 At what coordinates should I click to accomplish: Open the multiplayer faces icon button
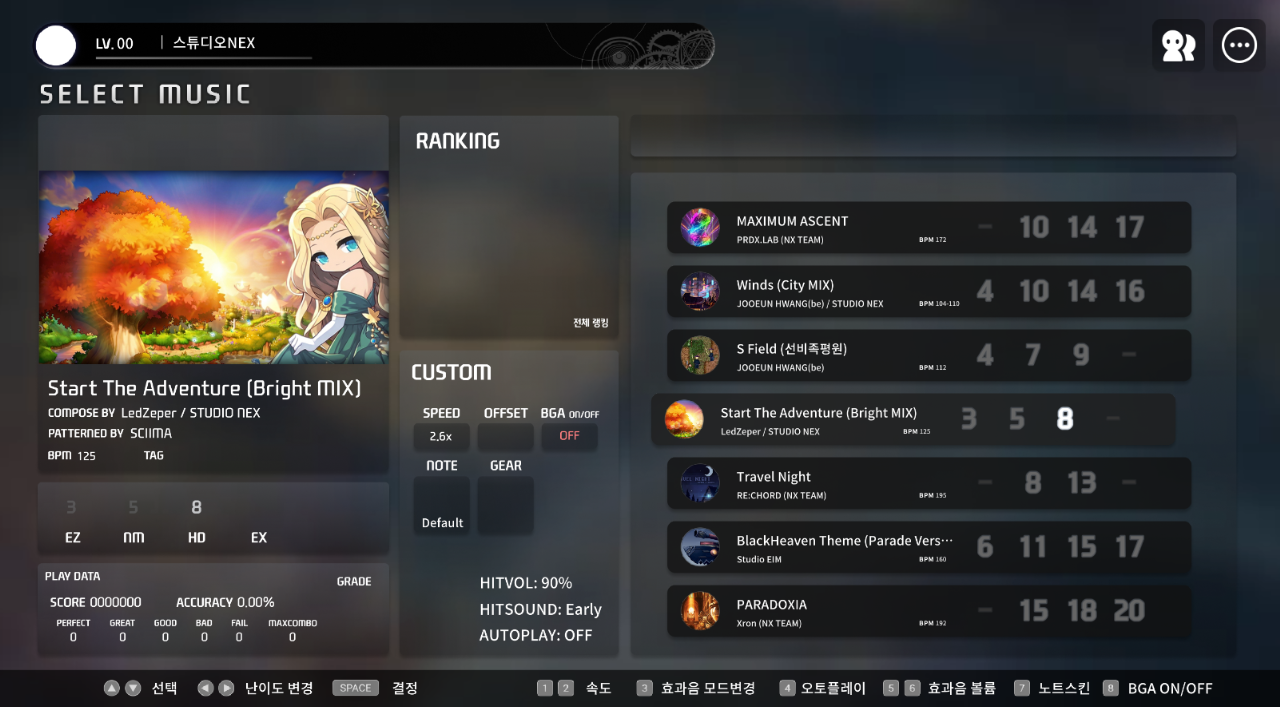click(x=1178, y=46)
